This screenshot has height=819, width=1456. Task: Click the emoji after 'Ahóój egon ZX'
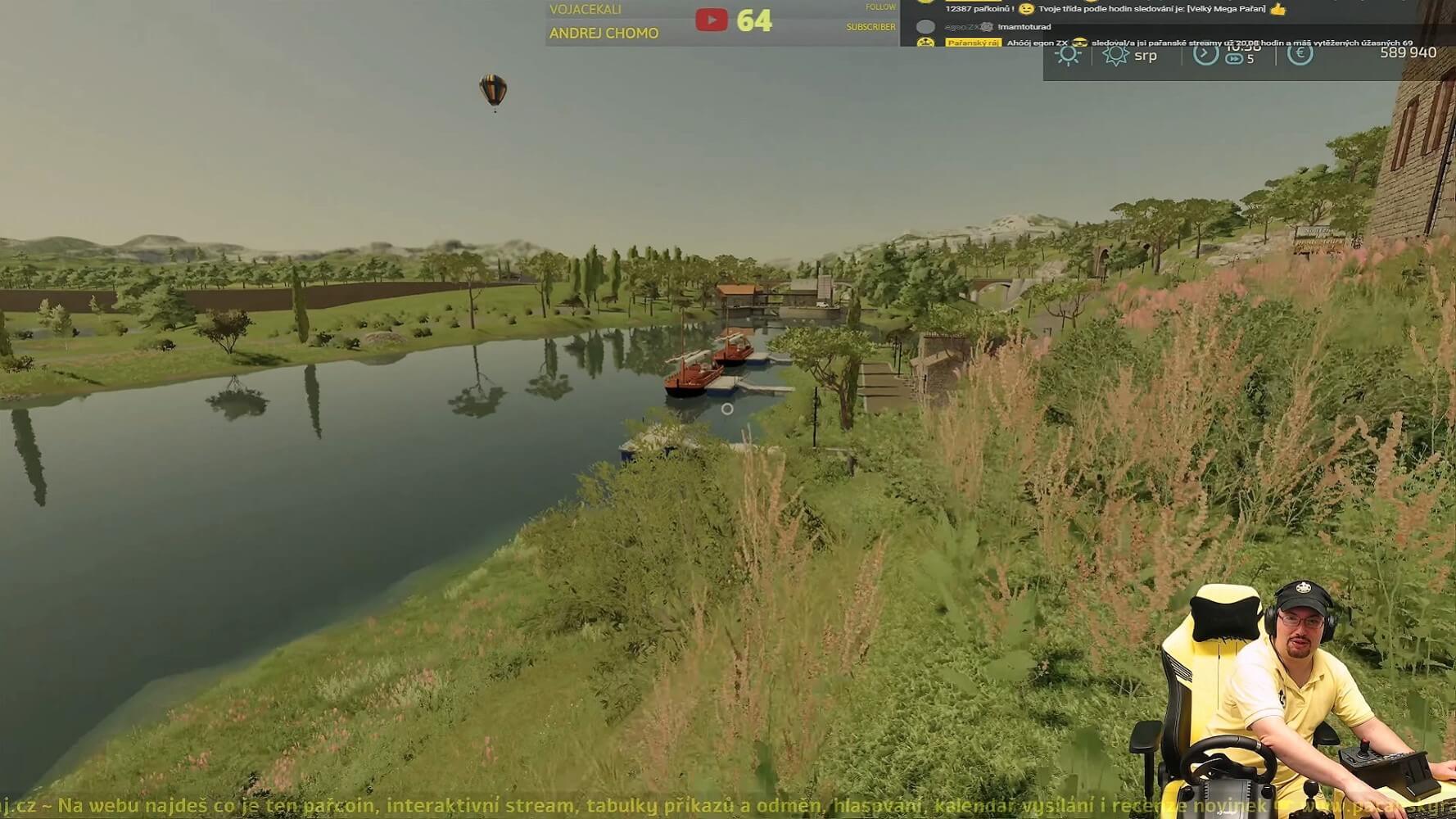(1081, 42)
